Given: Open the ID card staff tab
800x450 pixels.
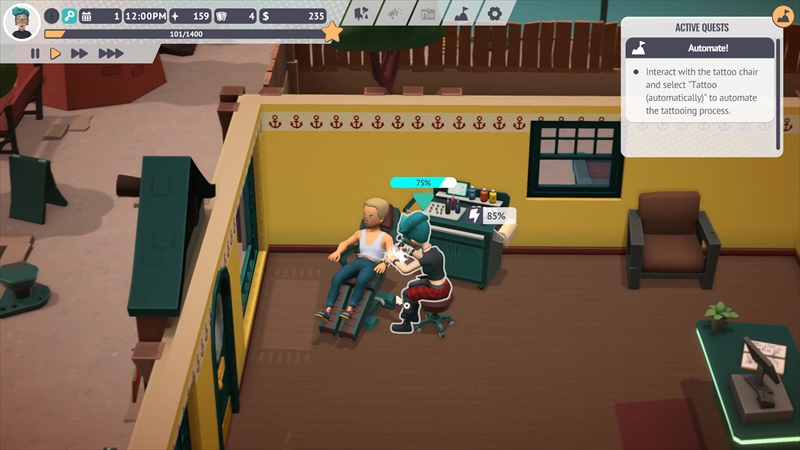Looking at the screenshot, I should [428, 14].
